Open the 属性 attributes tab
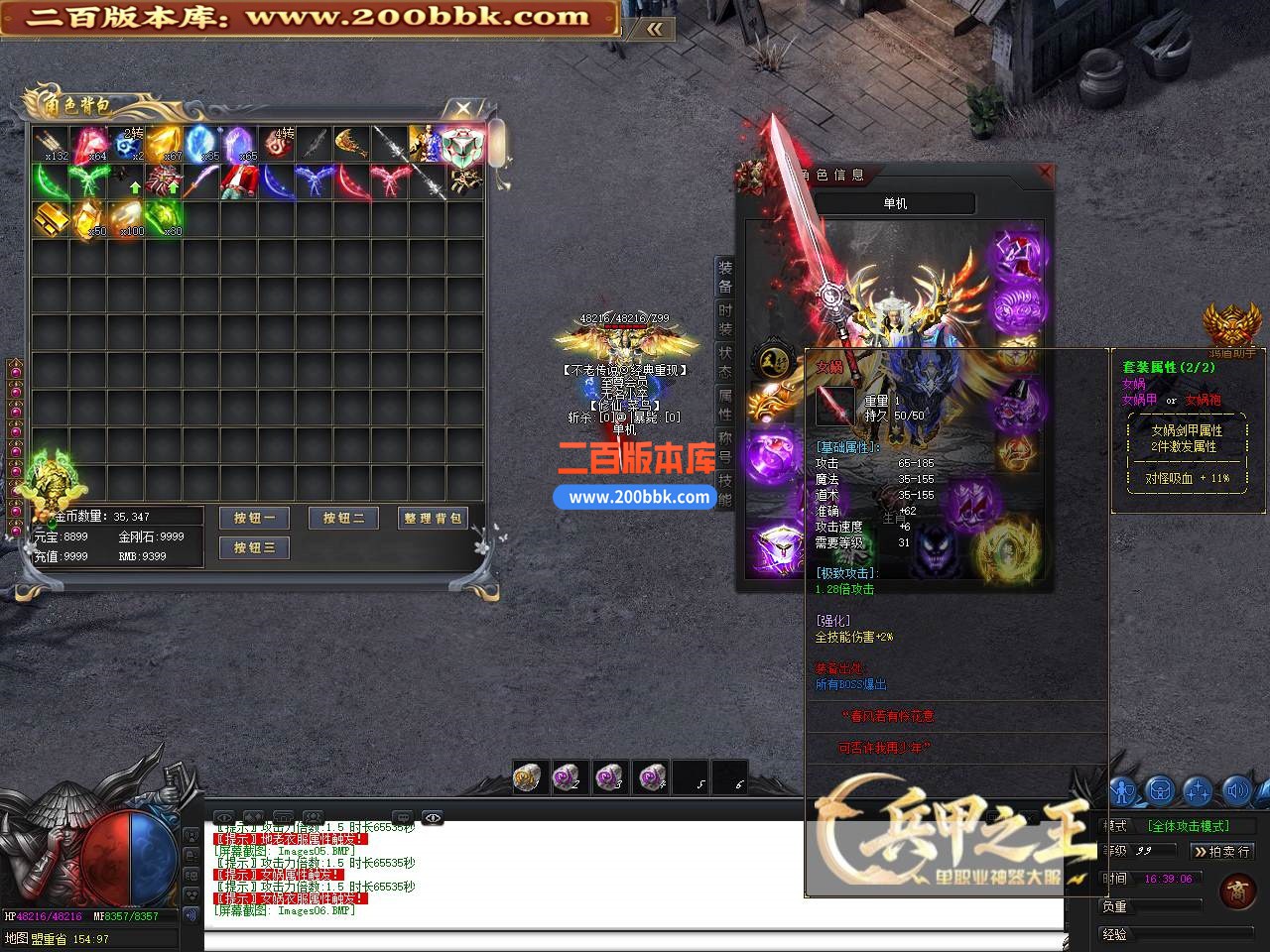This screenshot has width=1270, height=952. coord(725,405)
